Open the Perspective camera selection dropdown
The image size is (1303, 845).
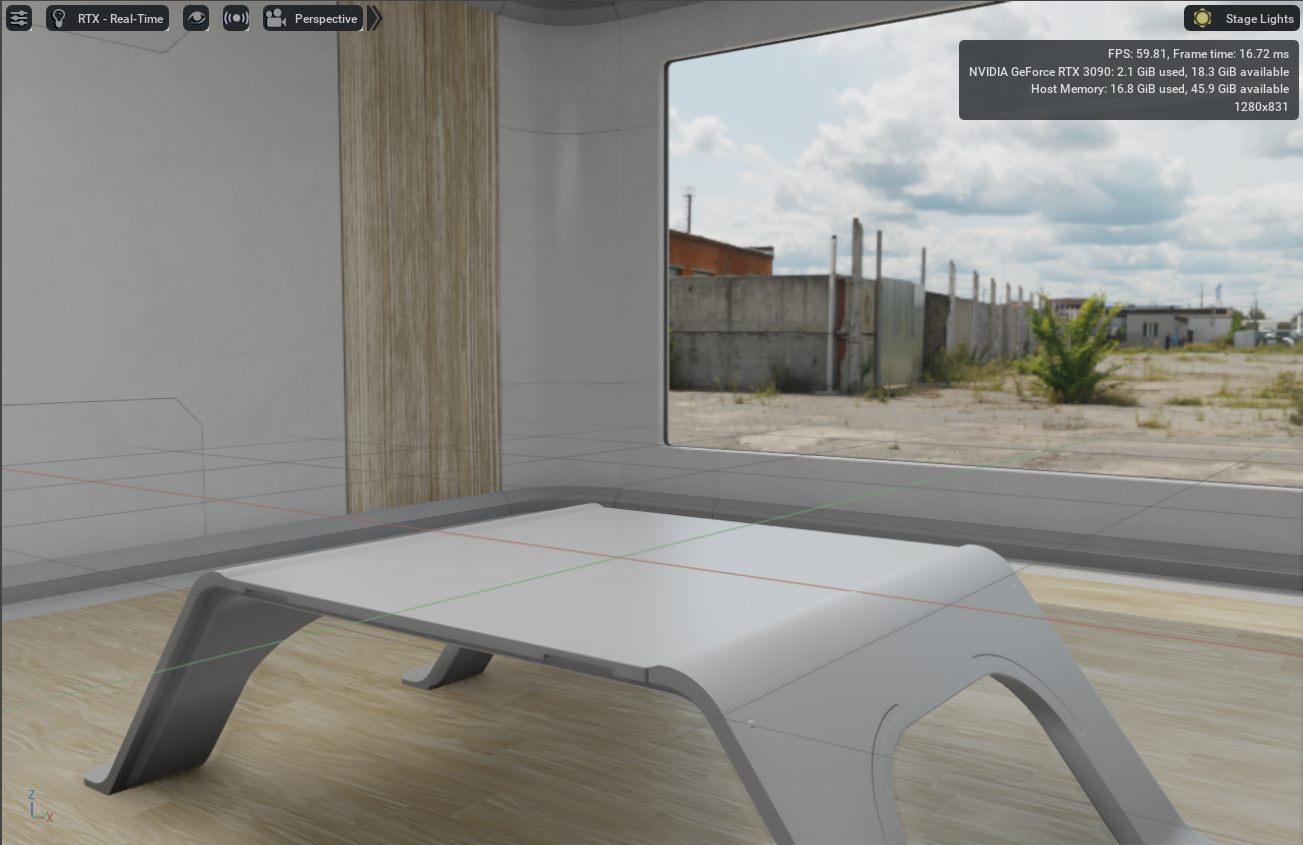pyautogui.click(x=325, y=18)
